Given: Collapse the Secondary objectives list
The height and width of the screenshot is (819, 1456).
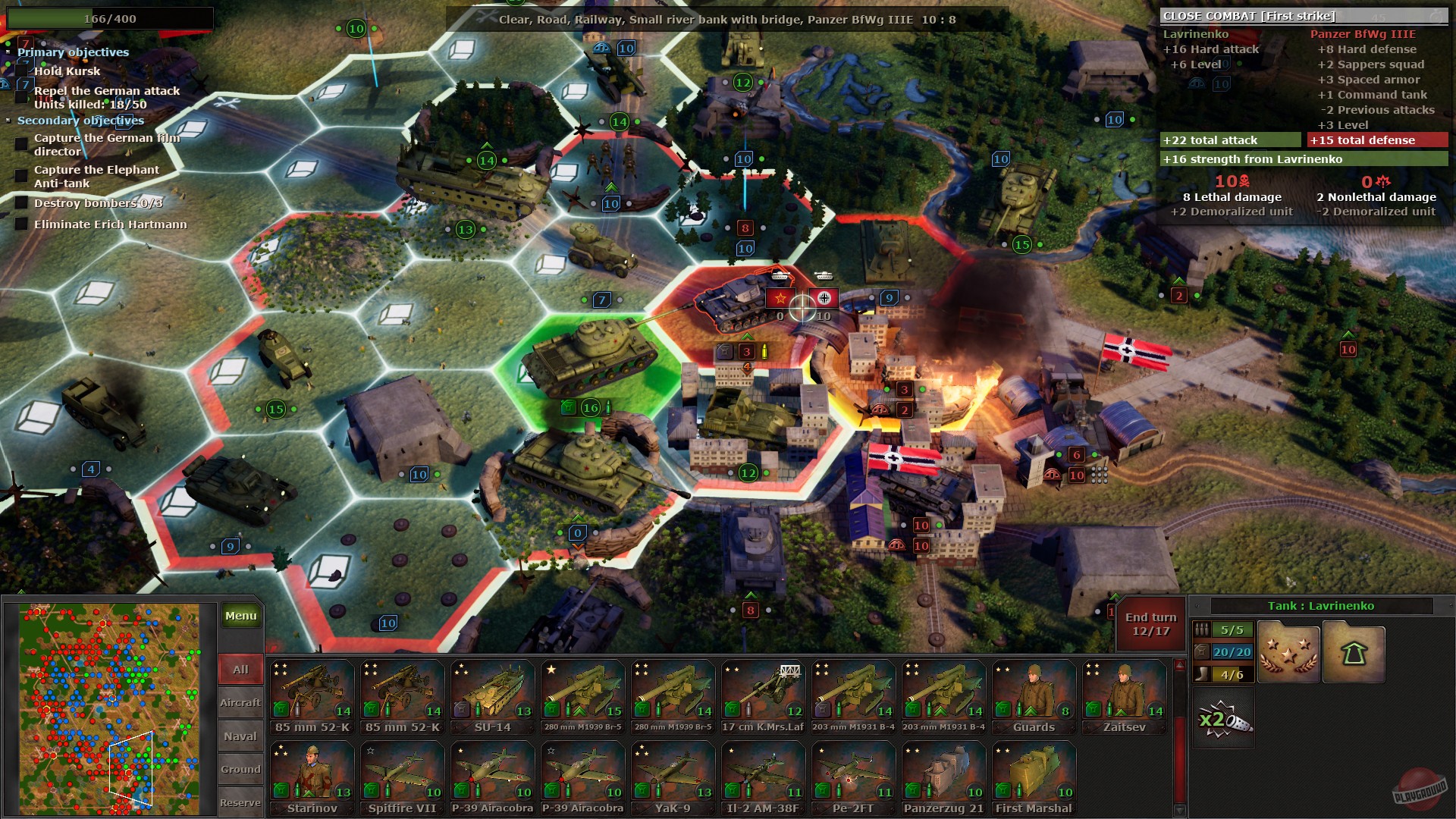Looking at the screenshot, I should click(x=8, y=121).
